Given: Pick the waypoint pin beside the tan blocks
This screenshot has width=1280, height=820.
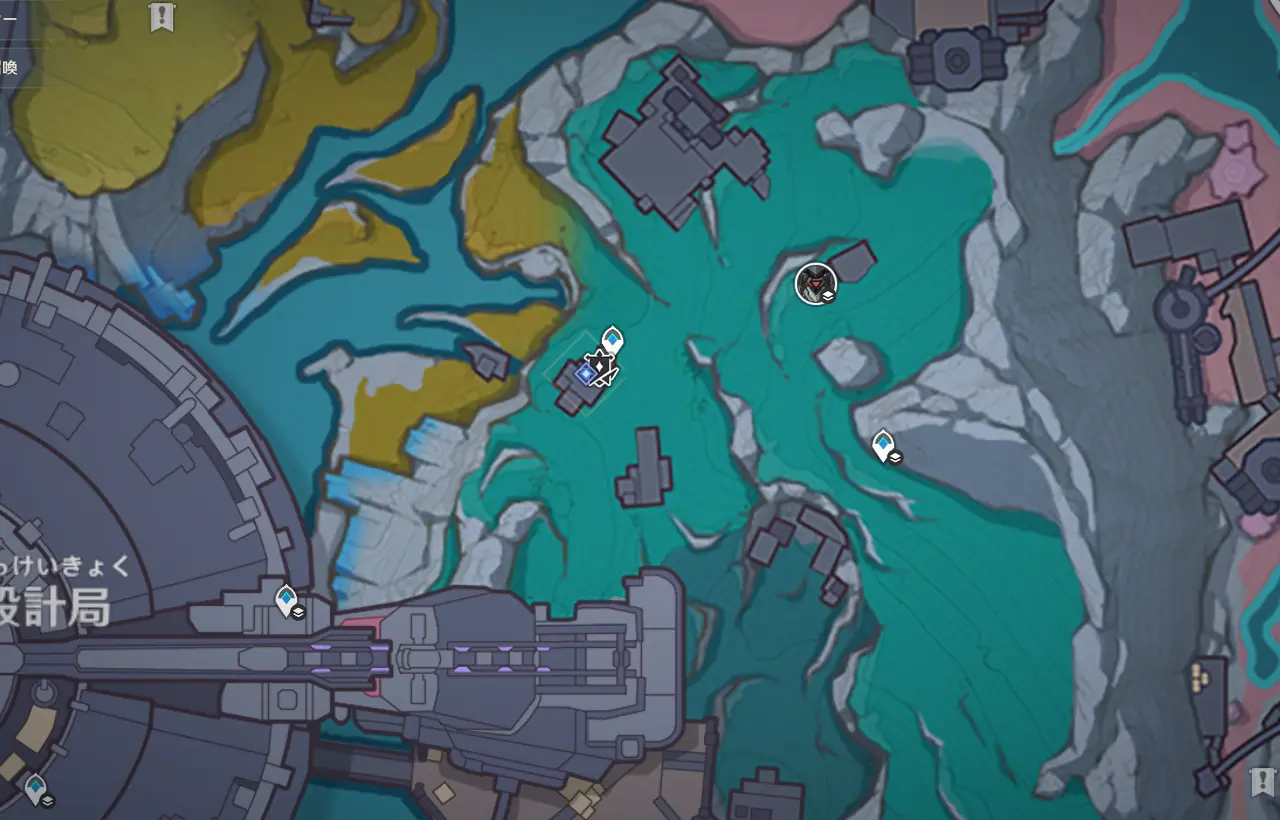Looking at the screenshot, I should (x=36, y=788).
